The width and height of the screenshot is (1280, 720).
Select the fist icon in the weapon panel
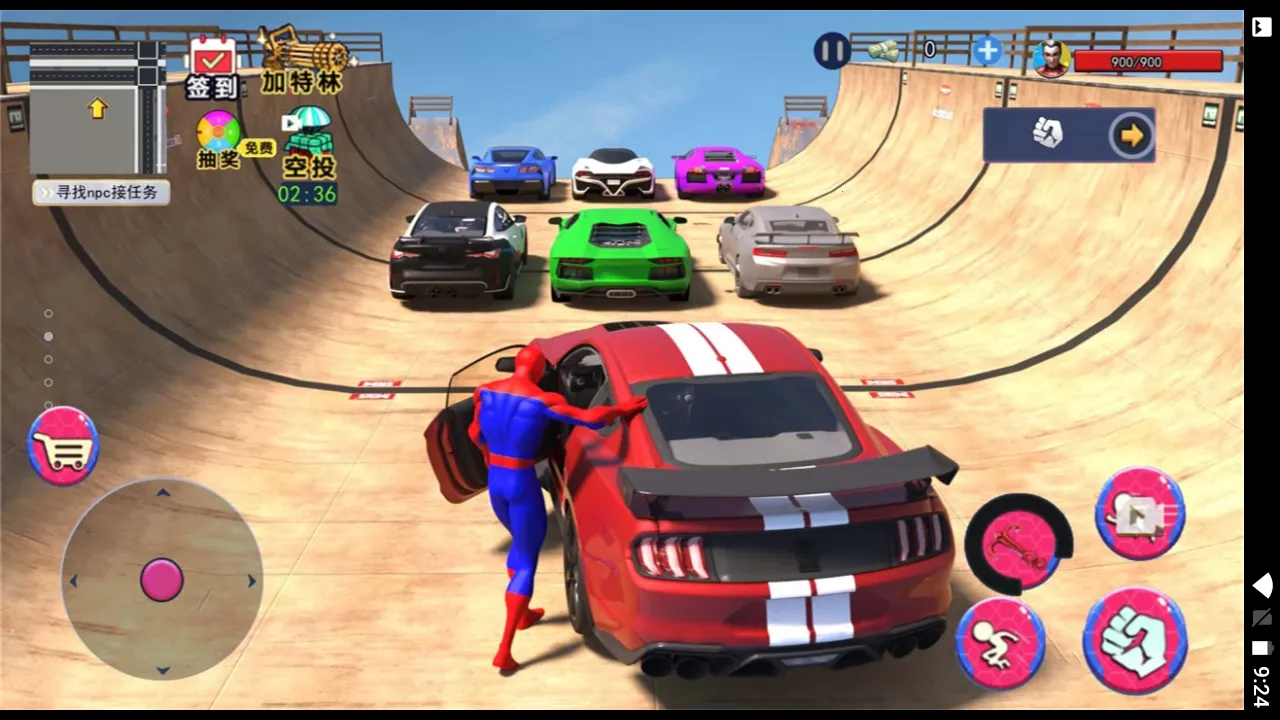click(1047, 133)
